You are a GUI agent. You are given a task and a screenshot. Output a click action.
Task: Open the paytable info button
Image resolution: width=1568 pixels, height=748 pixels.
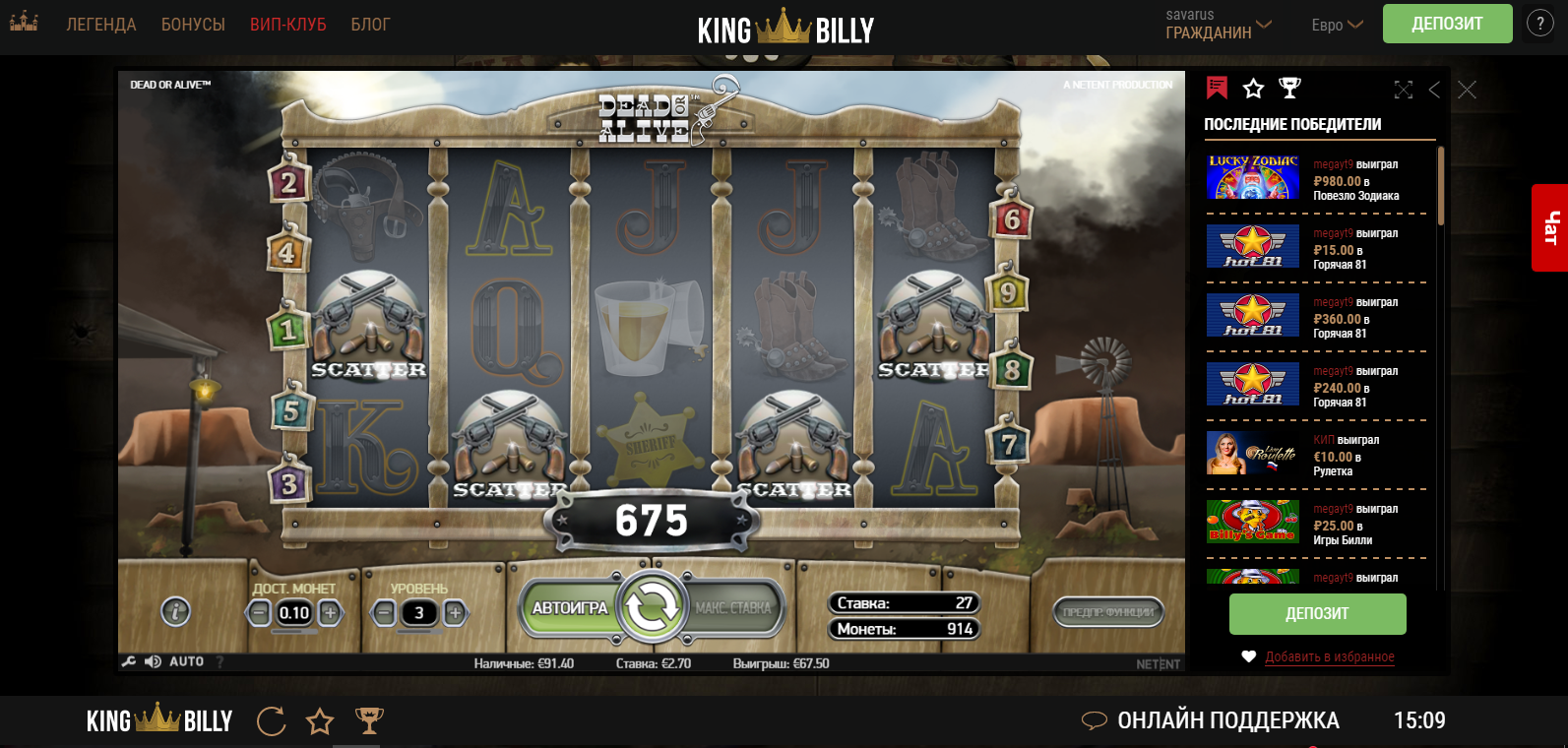(x=175, y=612)
